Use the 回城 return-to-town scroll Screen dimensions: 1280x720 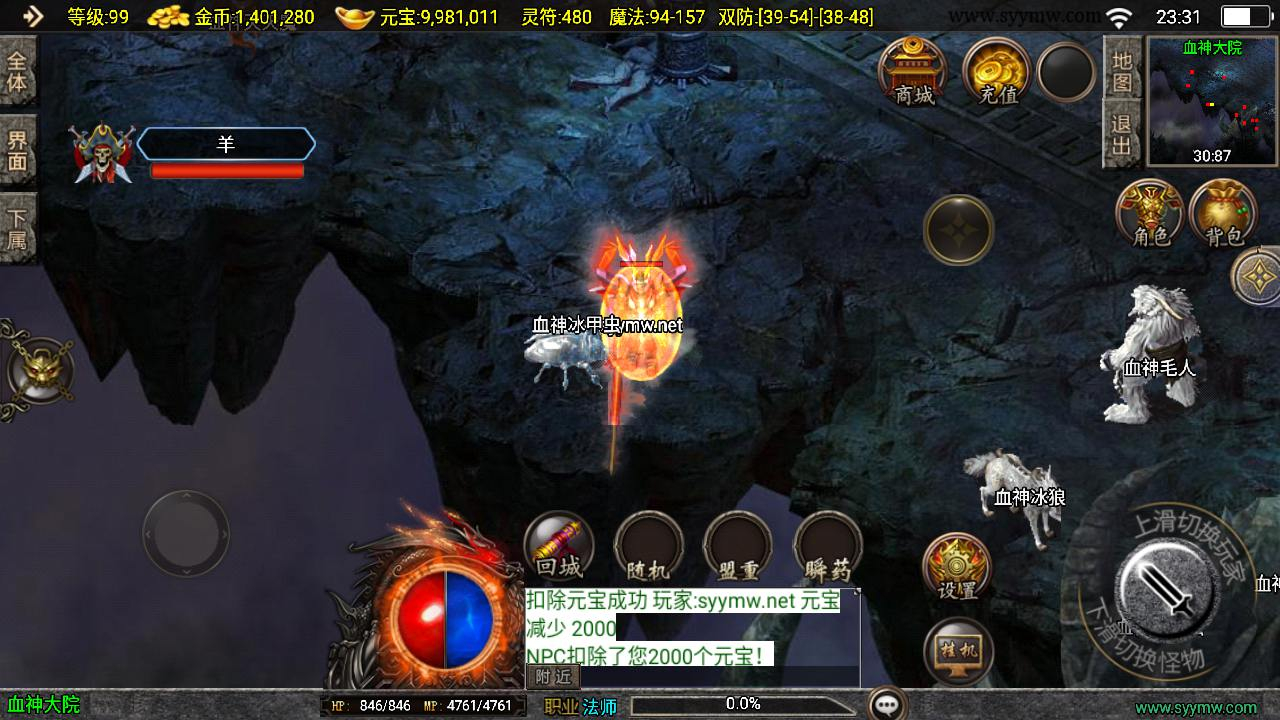(559, 547)
